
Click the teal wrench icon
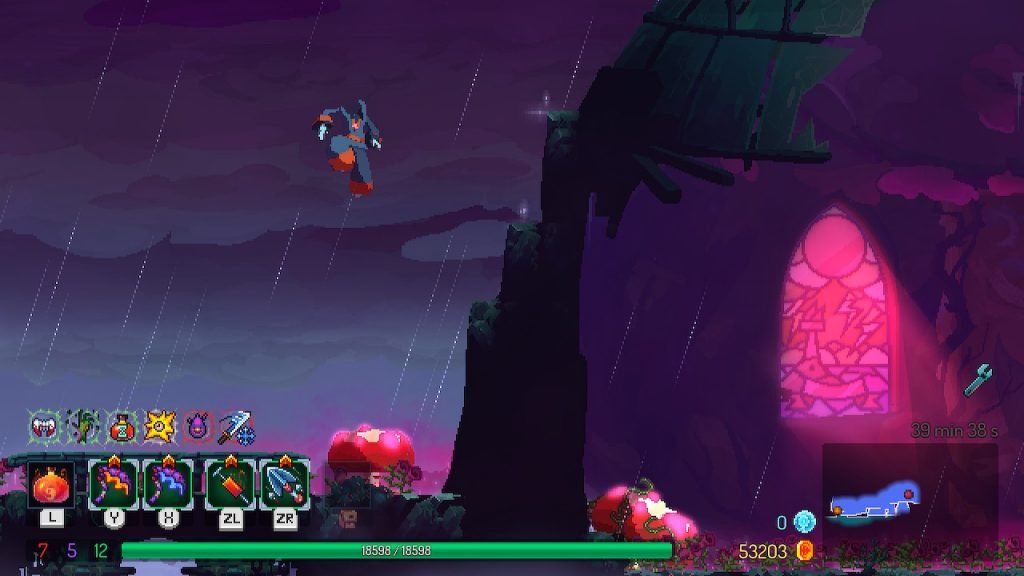(978, 380)
